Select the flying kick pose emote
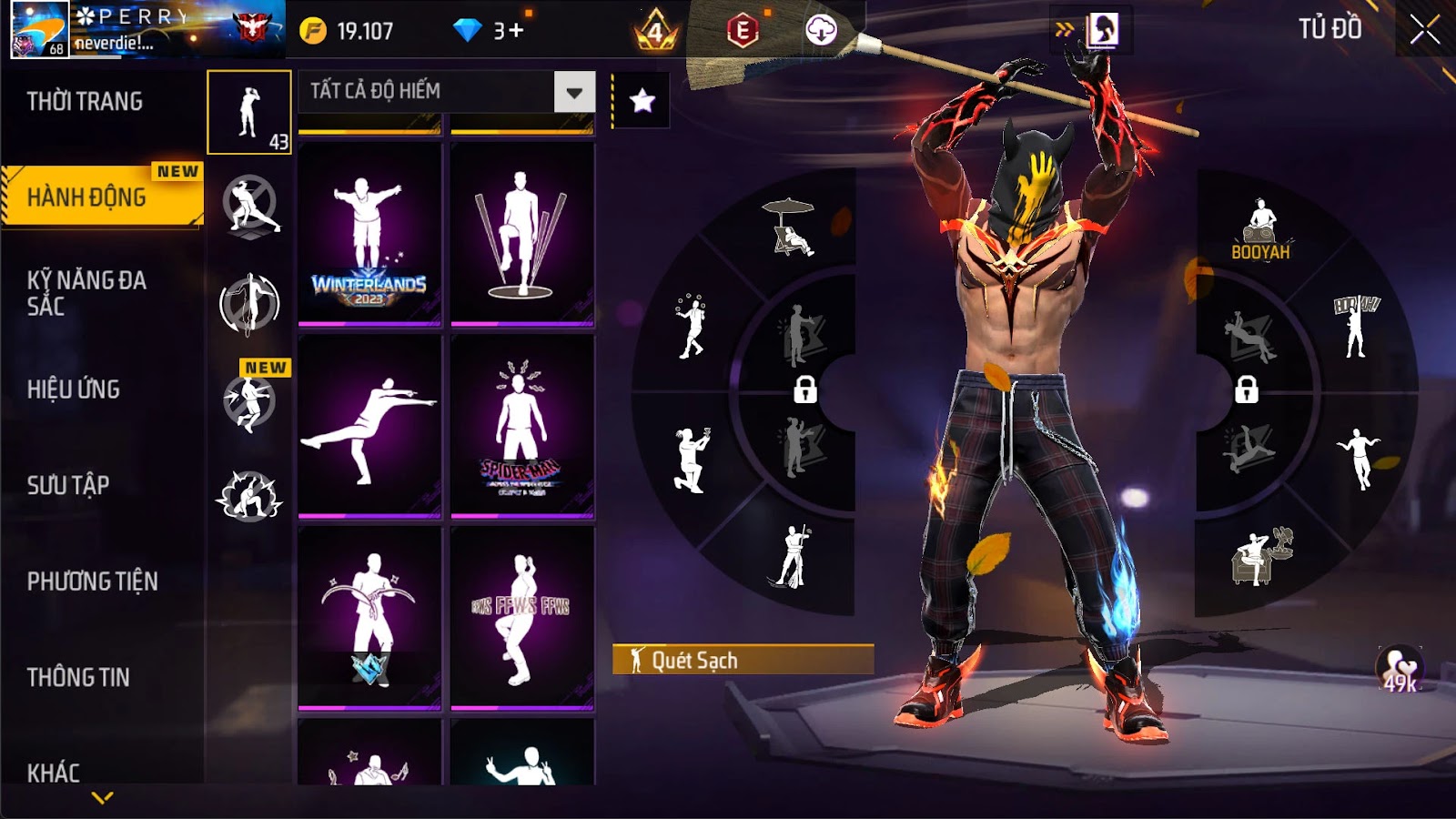 click(369, 426)
